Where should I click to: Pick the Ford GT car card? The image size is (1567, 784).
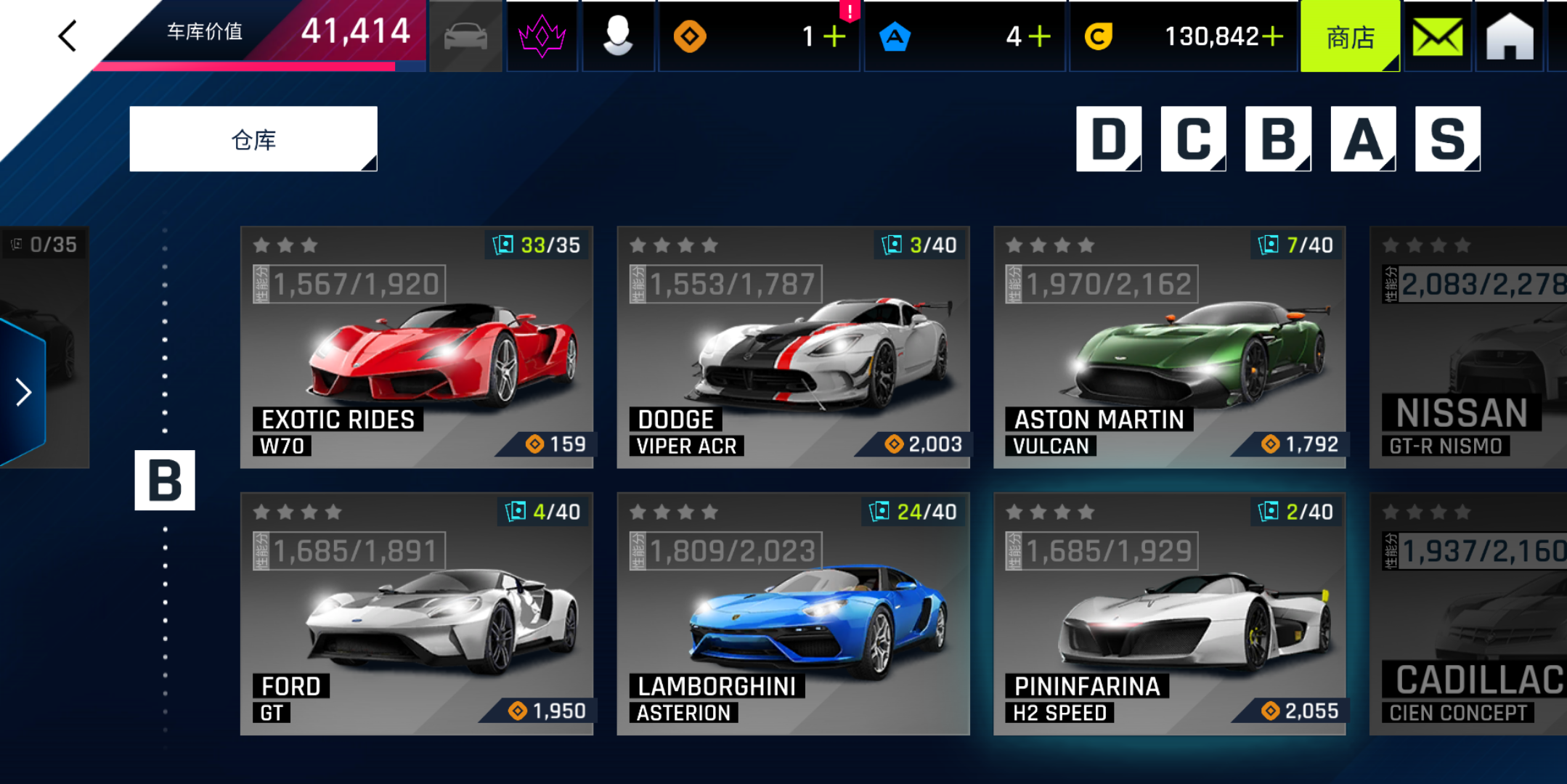pyautogui.click(x=417, y=614)
